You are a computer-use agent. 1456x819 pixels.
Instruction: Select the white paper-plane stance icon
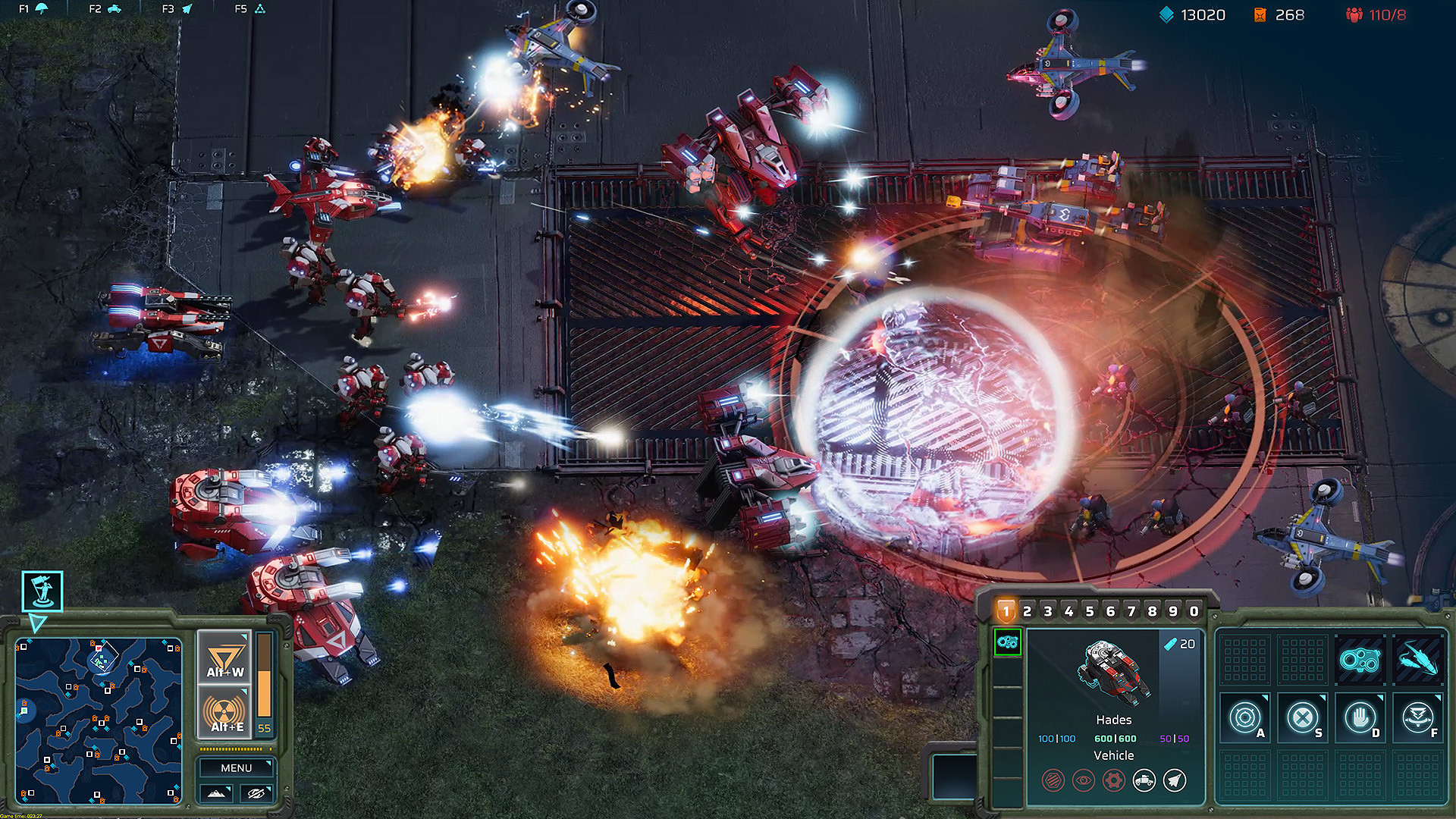1174,781
